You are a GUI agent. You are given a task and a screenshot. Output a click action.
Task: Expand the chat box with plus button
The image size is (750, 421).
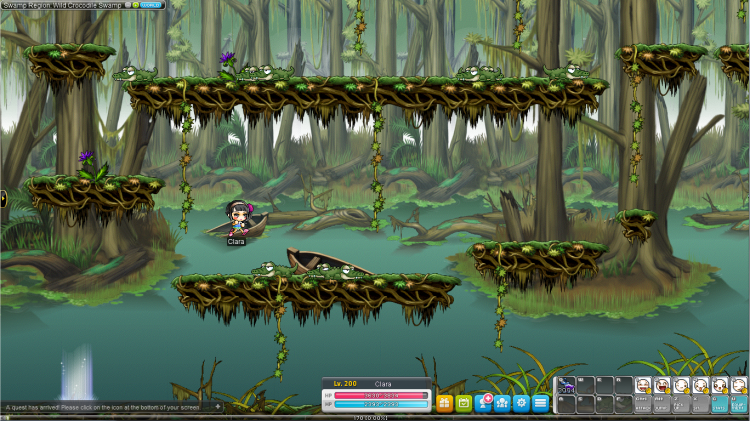pos(218,407)
